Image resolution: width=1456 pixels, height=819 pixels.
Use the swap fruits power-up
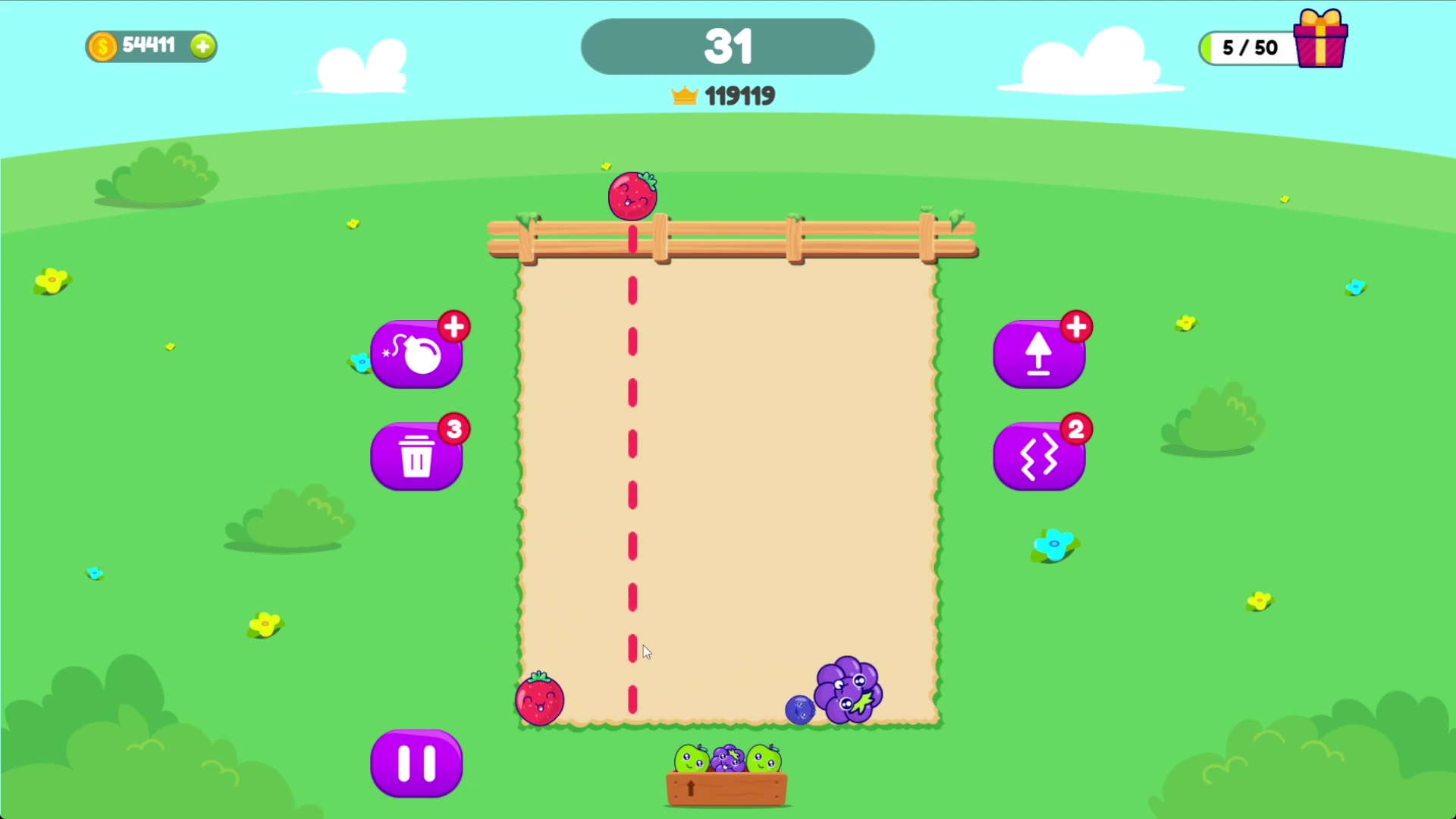pyautogui.click(x=1040, y=456)
